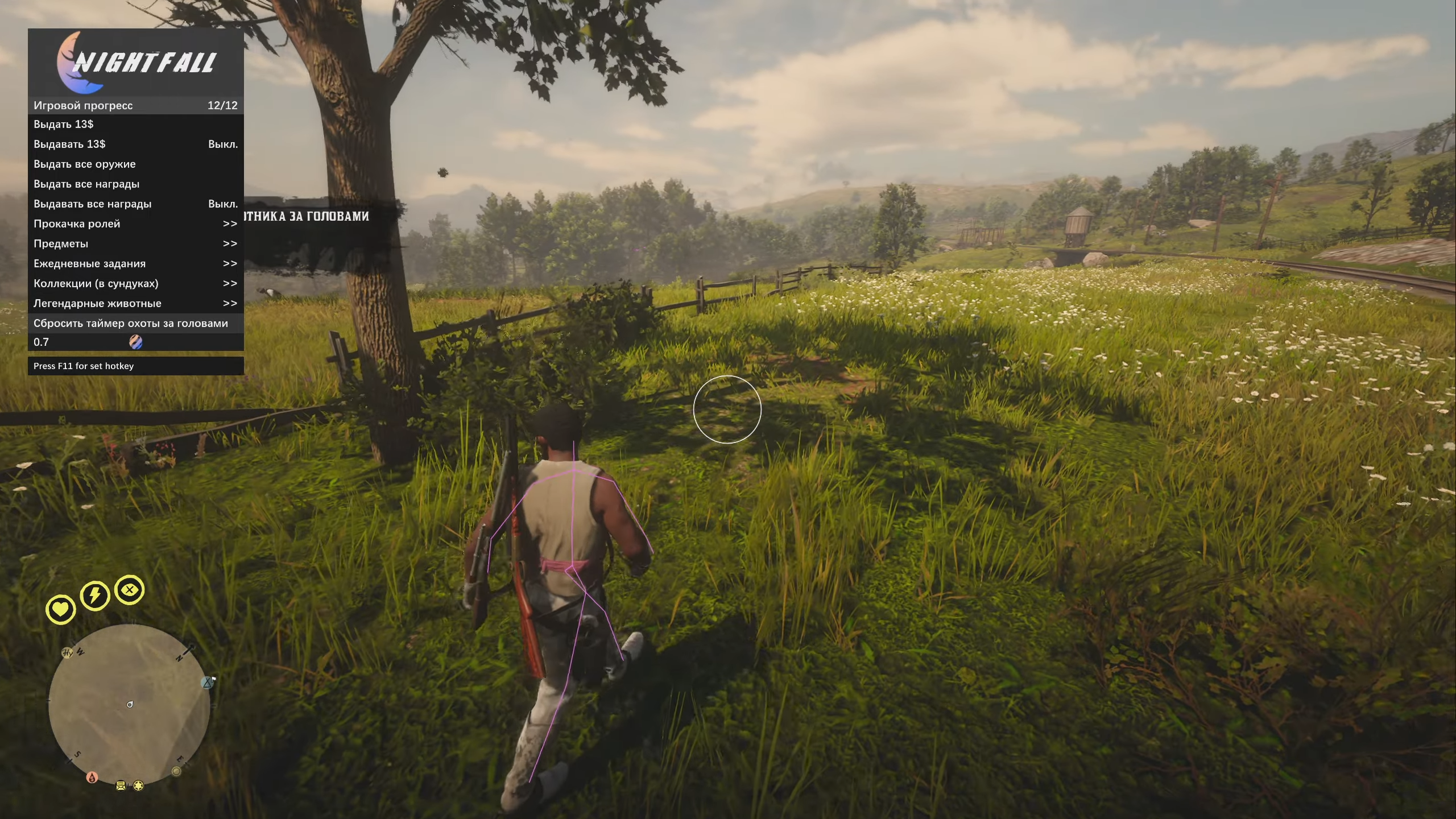Click the heart health core icon

pos(61,609)
